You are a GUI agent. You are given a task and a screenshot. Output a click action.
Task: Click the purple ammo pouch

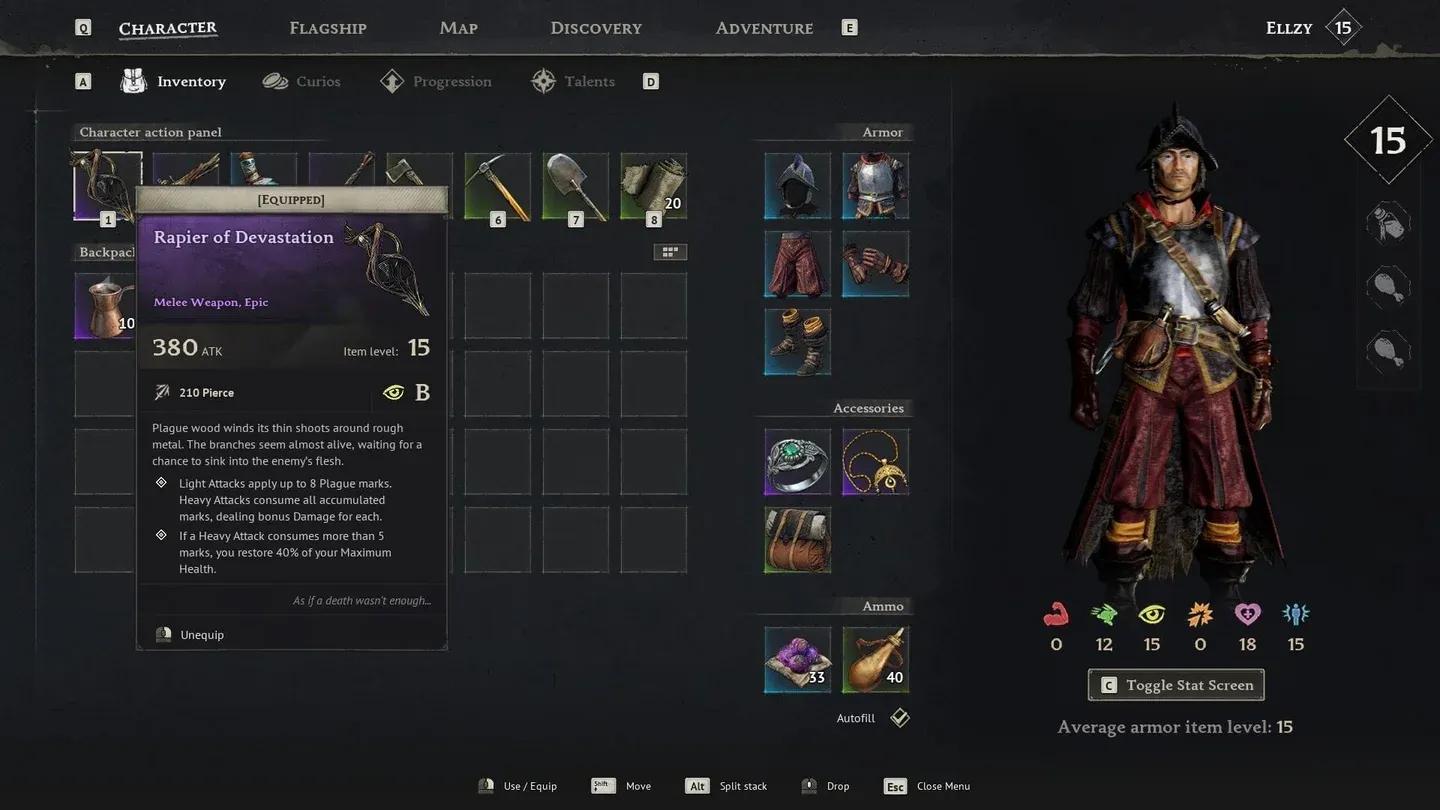[x=797, y=658]
